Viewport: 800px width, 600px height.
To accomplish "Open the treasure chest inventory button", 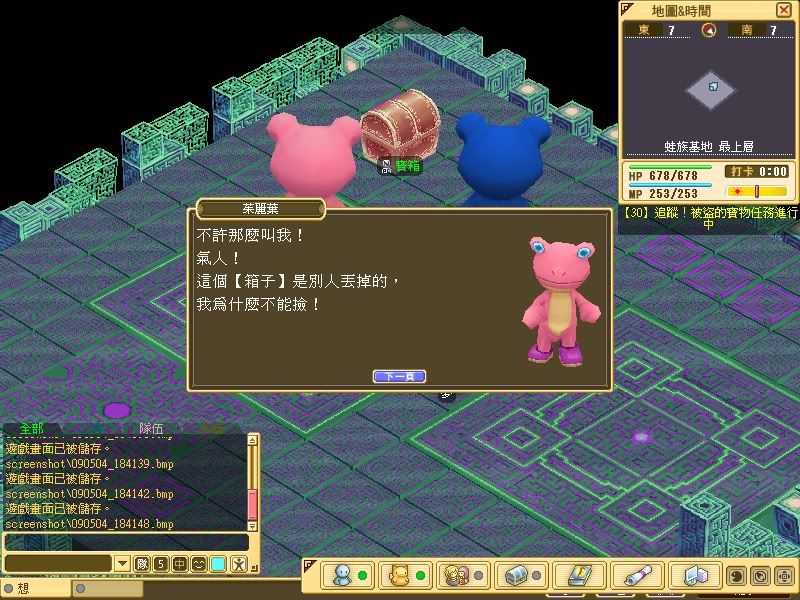I will coord(516,576).
